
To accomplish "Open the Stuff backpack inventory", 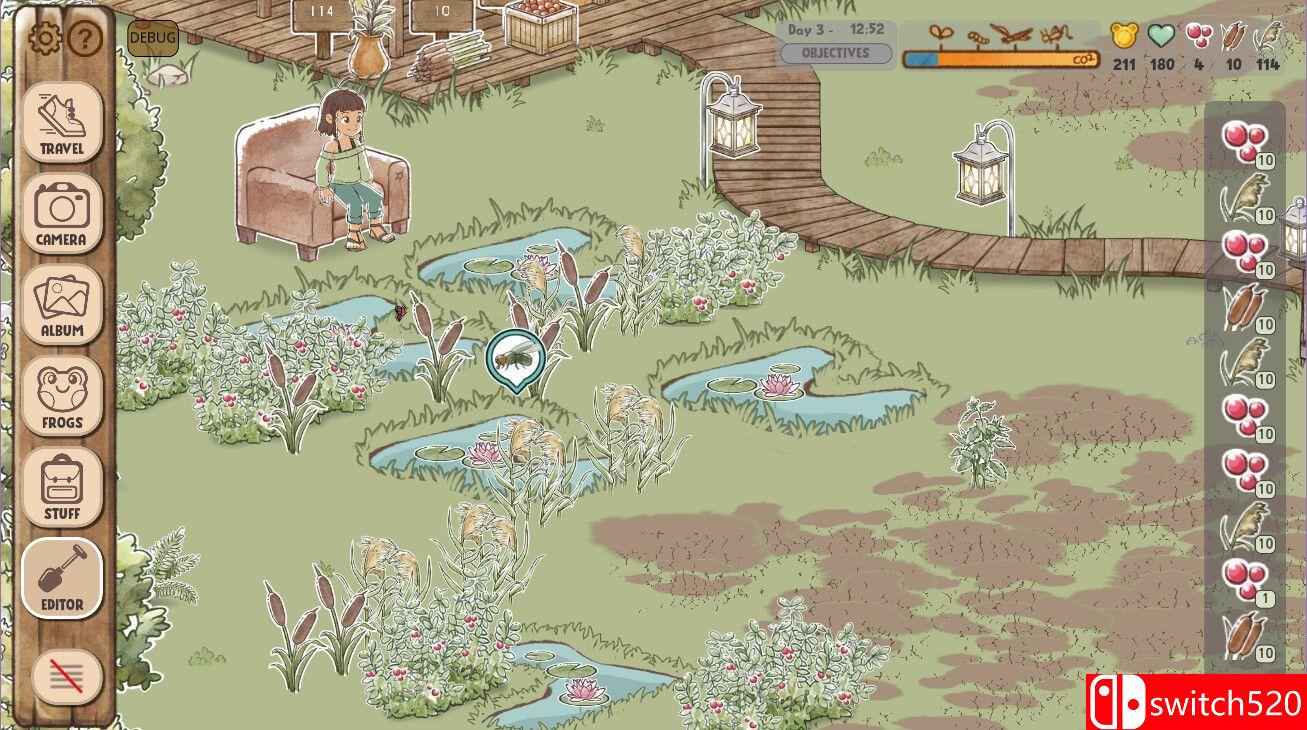I will tap(62, 485).
